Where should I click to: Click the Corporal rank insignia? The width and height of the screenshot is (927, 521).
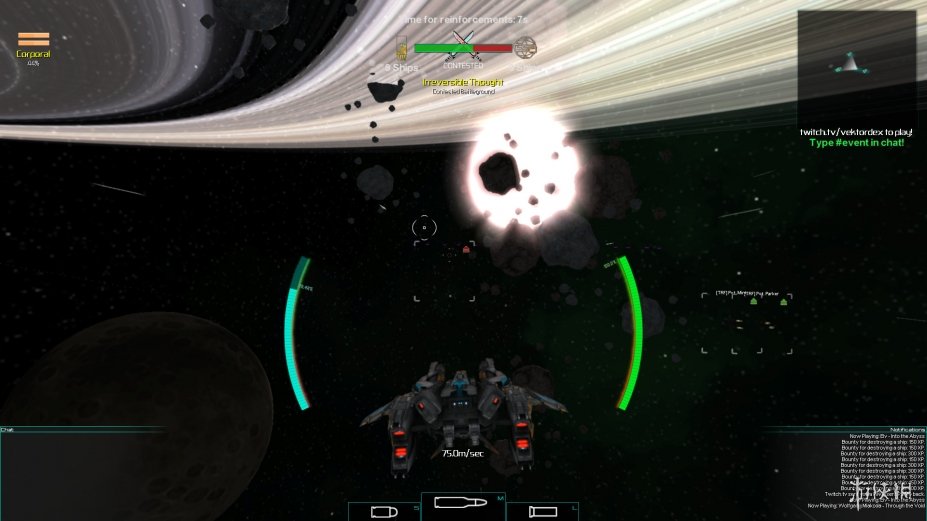(x=33, y=40)
